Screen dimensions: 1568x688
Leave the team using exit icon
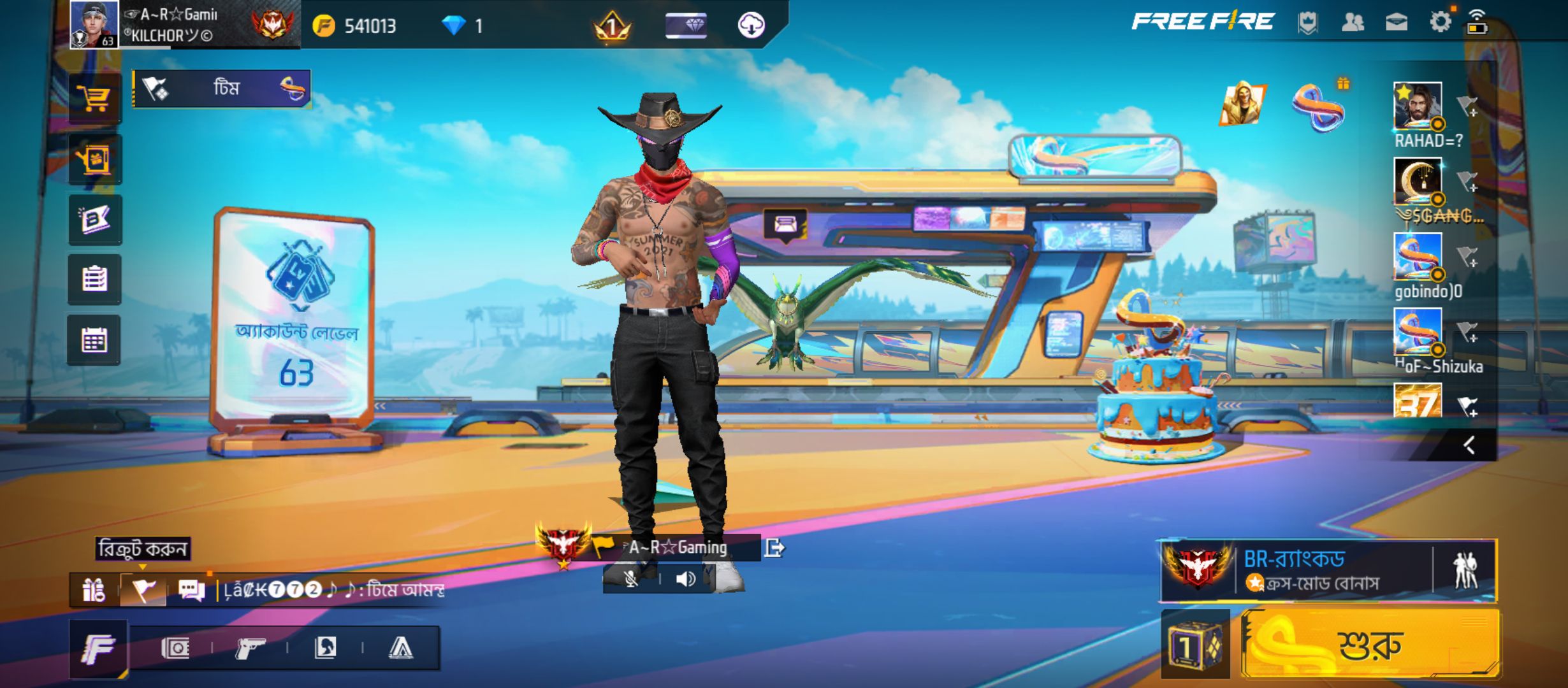click(774, 548)
